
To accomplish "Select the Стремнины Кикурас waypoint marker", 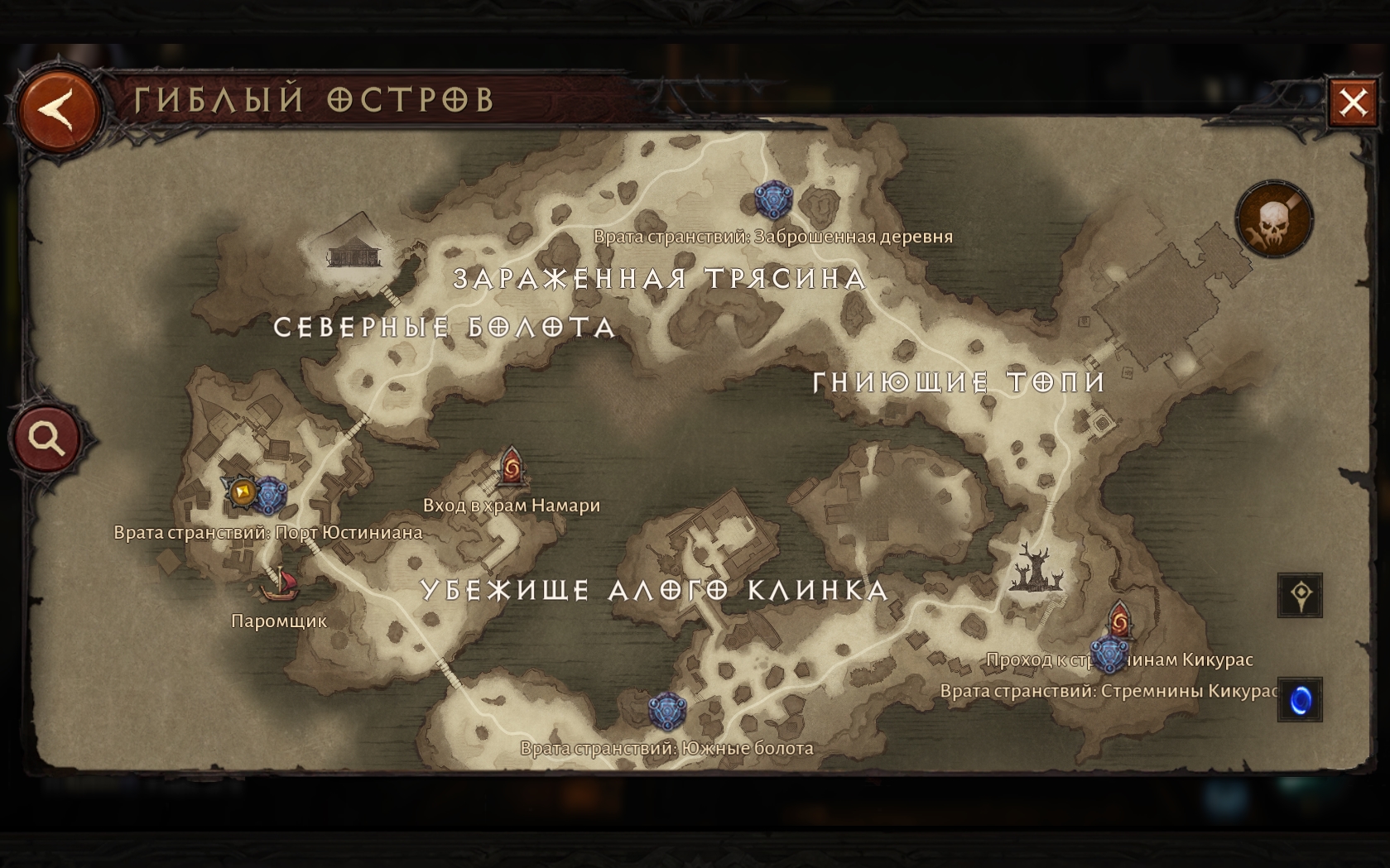I will point(1108,655).
